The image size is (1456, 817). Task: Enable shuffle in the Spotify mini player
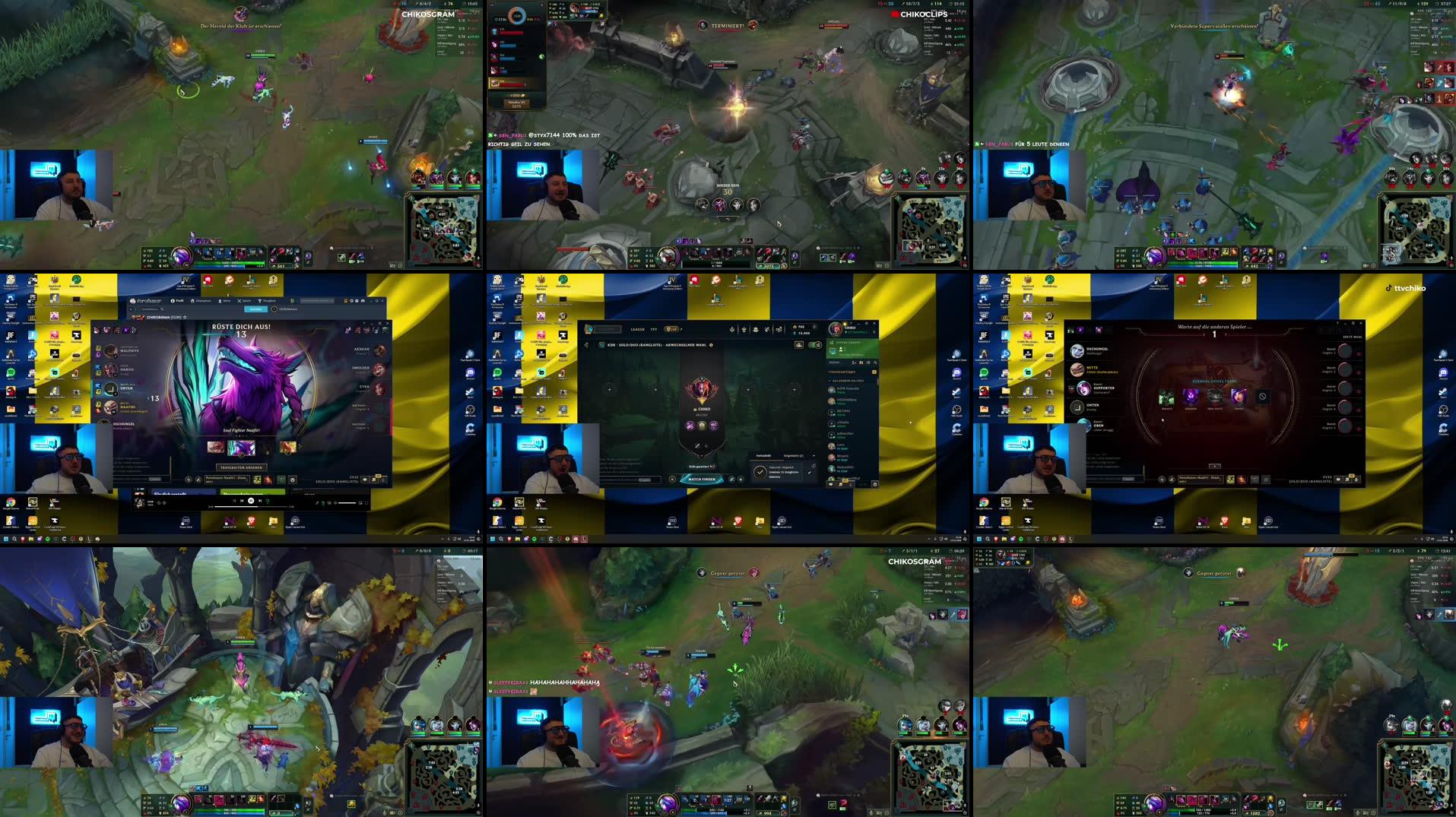[234, 501]
